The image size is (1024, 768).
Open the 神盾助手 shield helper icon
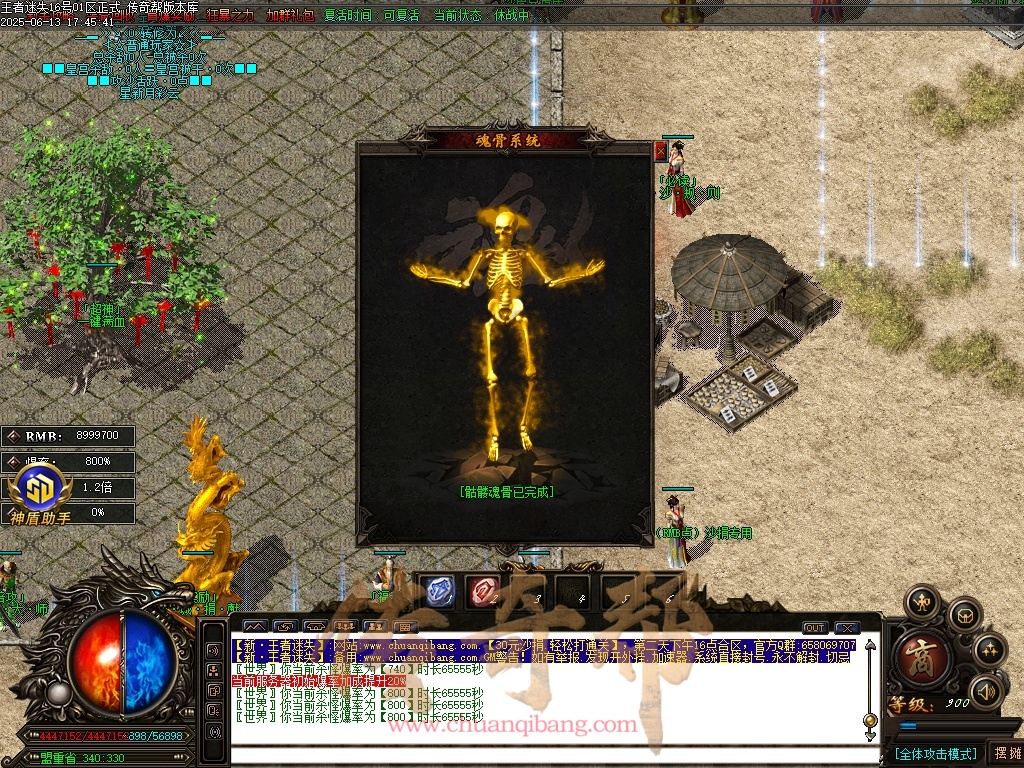[x=40, y=493]
